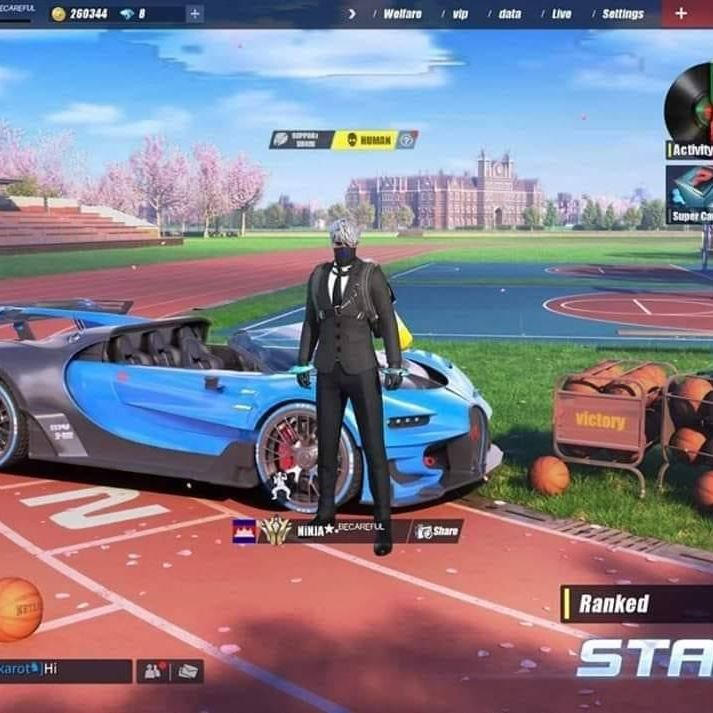Open the vip menu
Image resolution: width=713 pixels, height=713 pixels.
[x=460, y=14]
